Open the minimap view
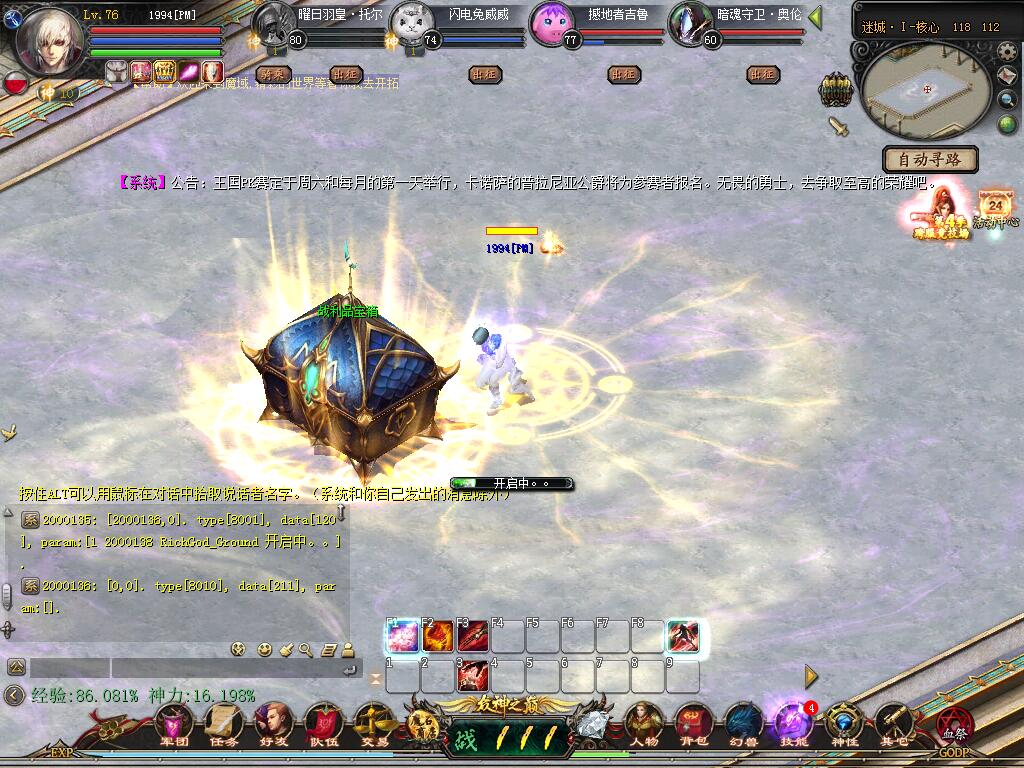Viewport: 1024px width, 768px height. [925, 90]
